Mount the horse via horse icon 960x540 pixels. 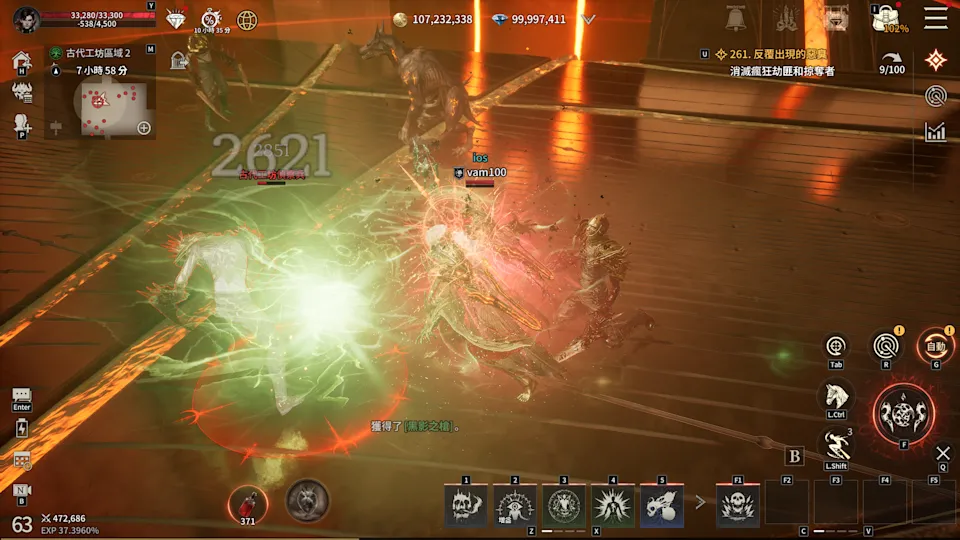click(835, 396)
